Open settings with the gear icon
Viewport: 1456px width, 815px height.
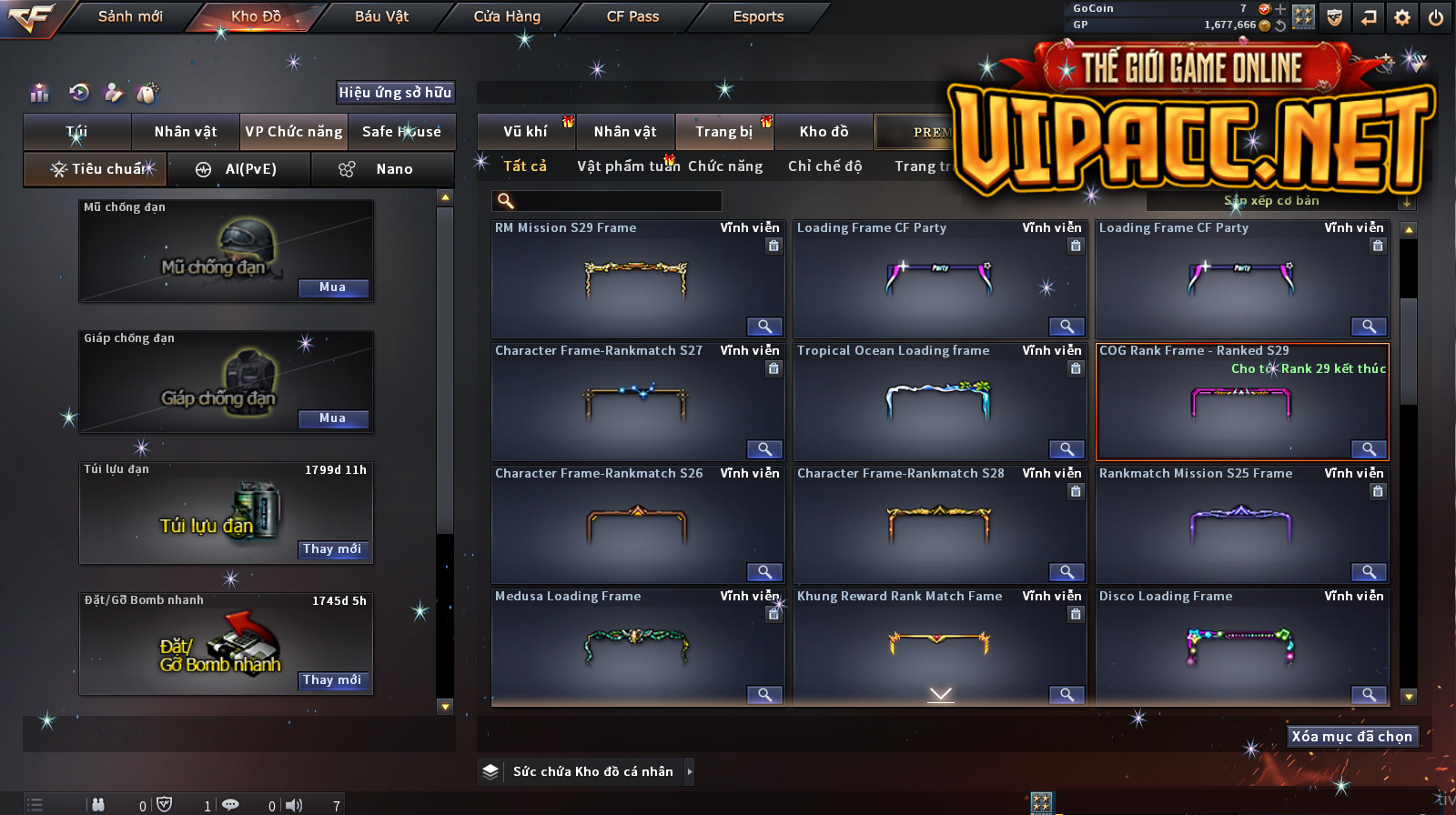click(1402, 17)
